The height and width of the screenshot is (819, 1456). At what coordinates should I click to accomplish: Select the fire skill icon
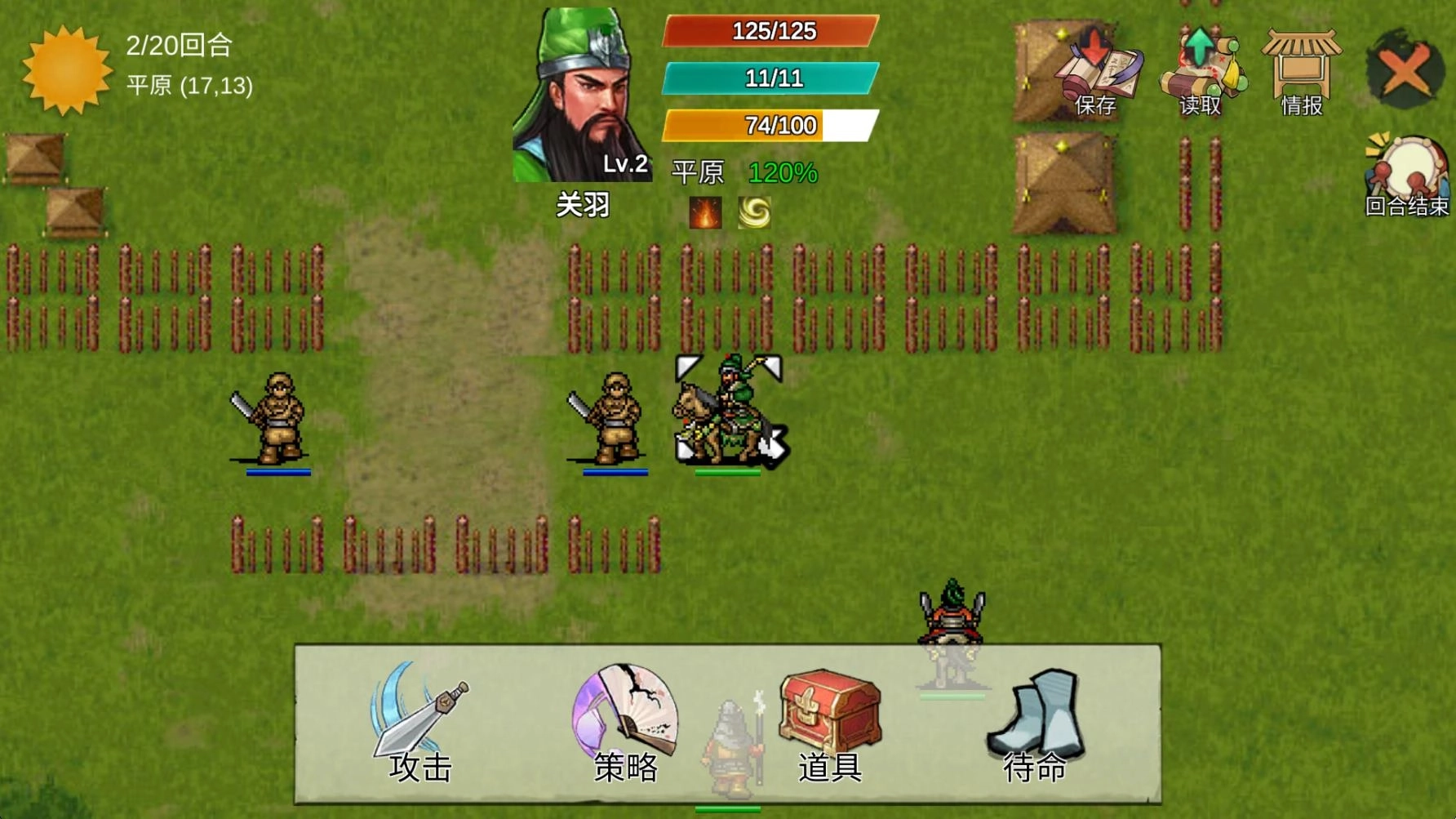pyautogui.click(x=705, y=213)
